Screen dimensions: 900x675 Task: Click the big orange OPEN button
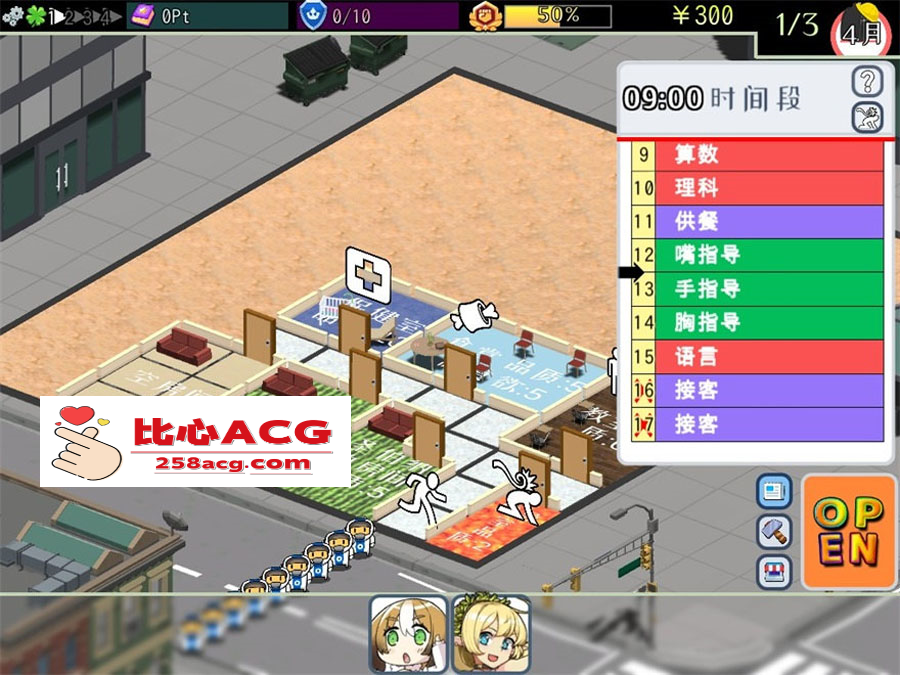tap(848, 531)
